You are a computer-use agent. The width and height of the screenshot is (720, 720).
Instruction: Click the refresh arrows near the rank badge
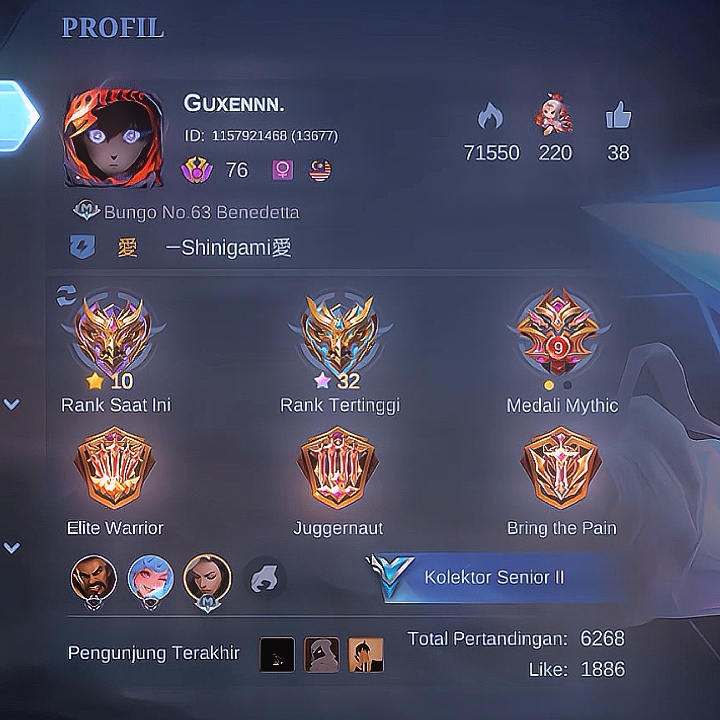click(x=67, y=294)
